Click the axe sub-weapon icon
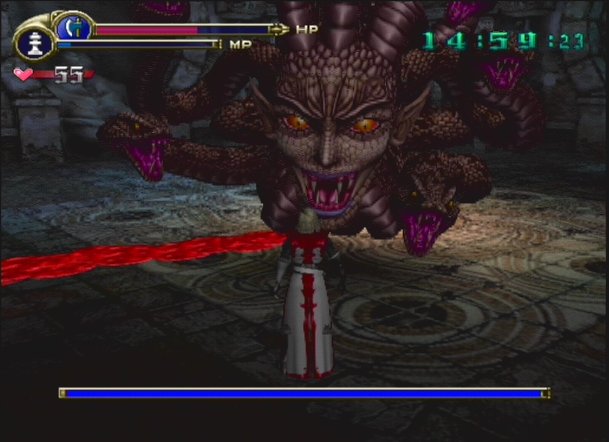Image resolution: width=609 pixels, height=442 pixels. (72, 27)
